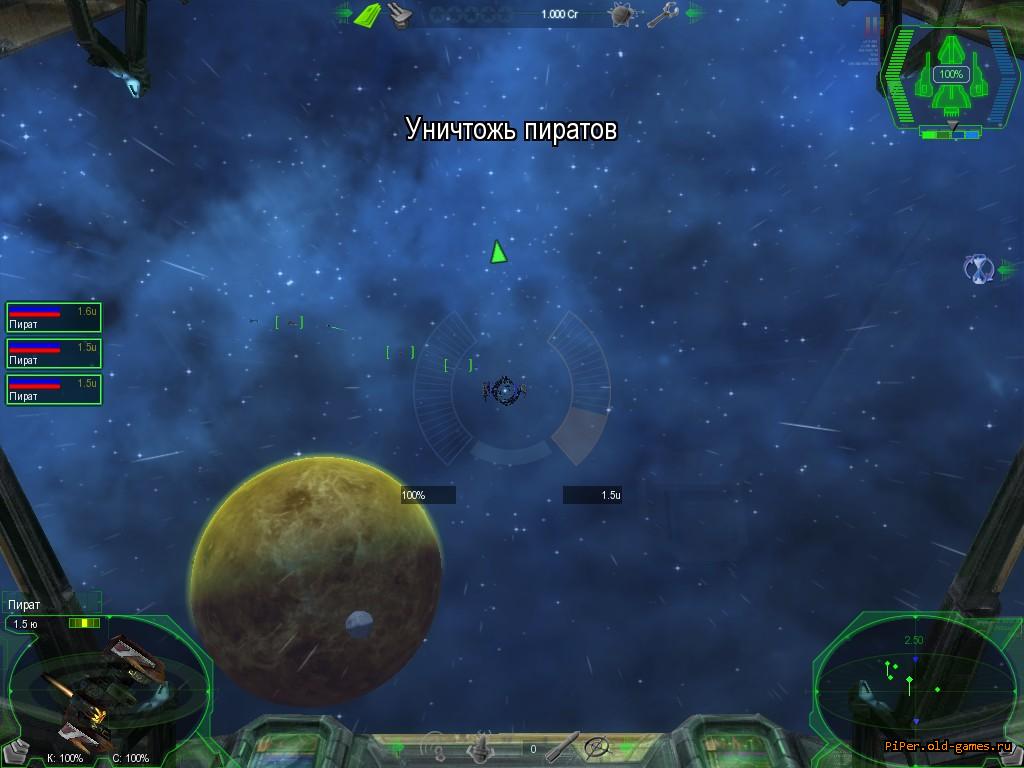
Task: Select the Пират target at 1.6u
Action: pyautogui.click(x=53, y=317)
